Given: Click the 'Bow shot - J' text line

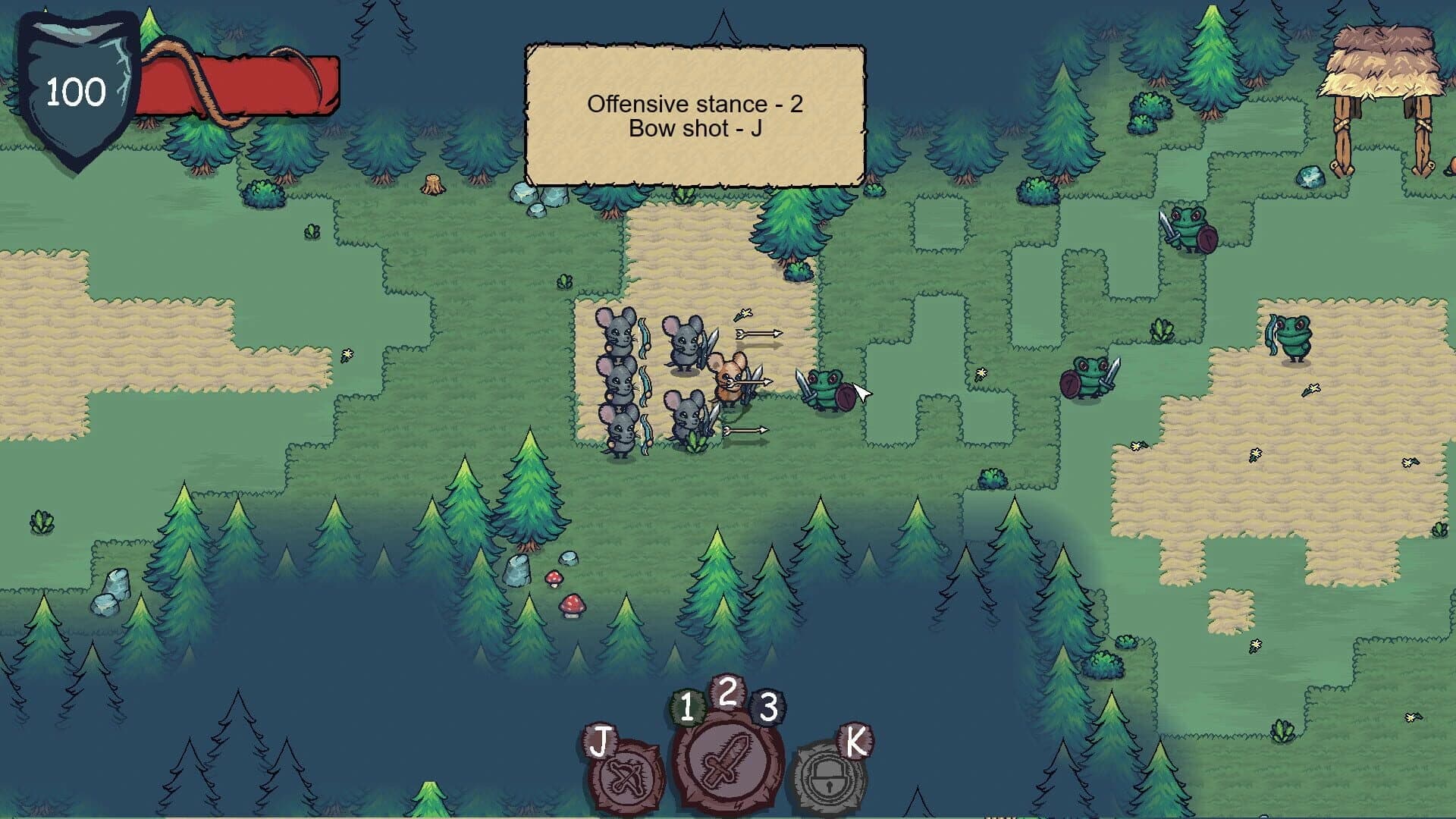Looking at the screenshot, I should 694,130.
